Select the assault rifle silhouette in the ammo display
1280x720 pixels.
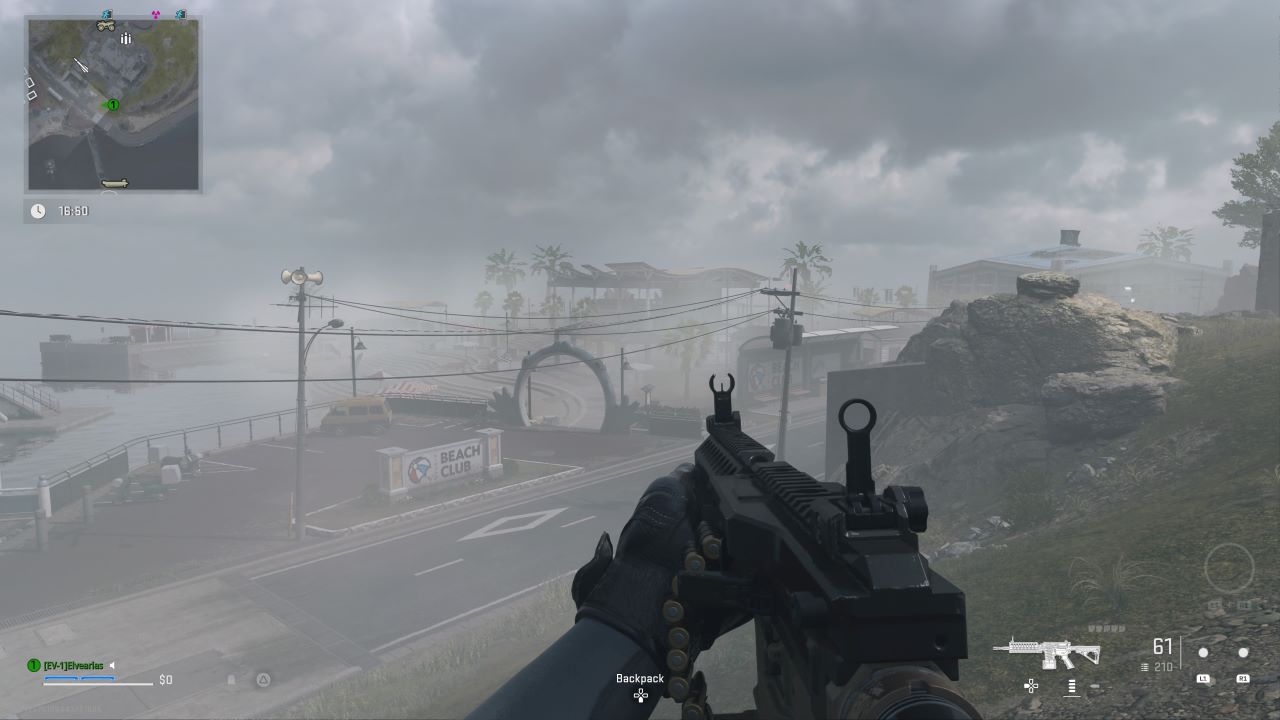click(x=1046, y=652)
